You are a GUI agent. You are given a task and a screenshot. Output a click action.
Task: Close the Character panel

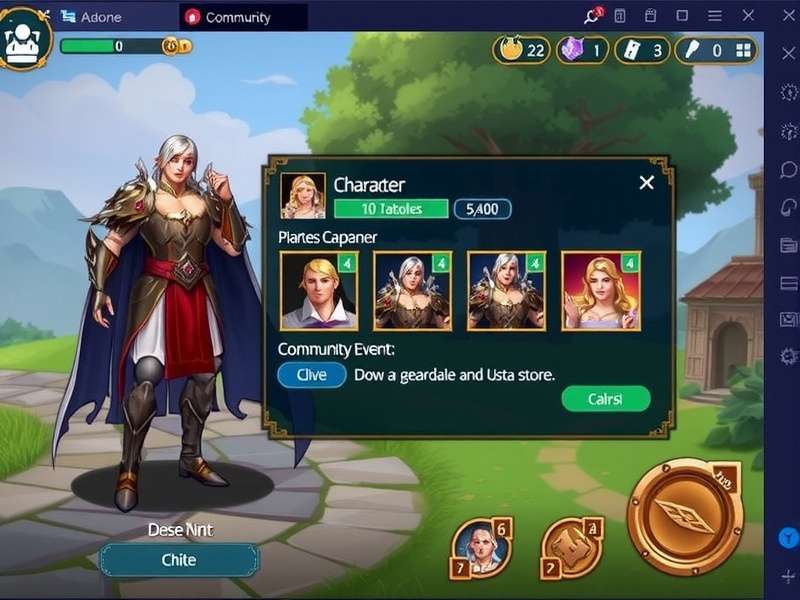pyautogui.click(x=646, y=183)
